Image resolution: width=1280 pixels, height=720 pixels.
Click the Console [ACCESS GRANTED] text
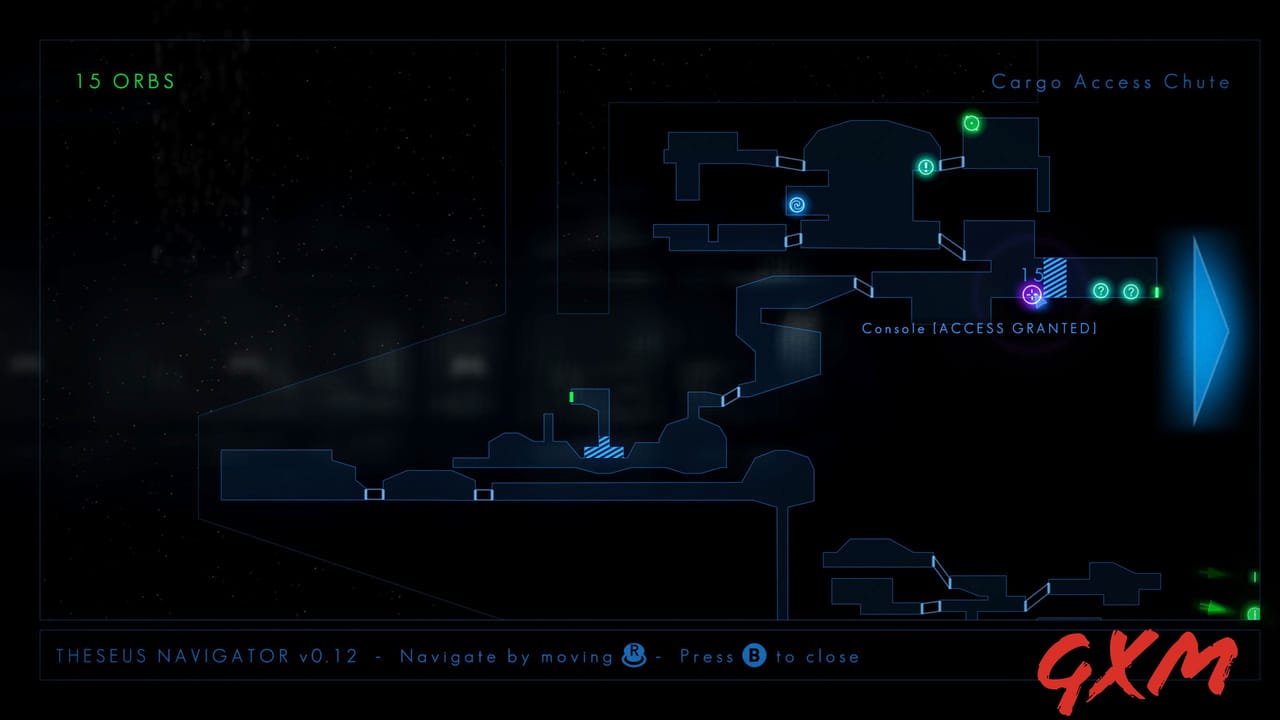tap(980, 328)
